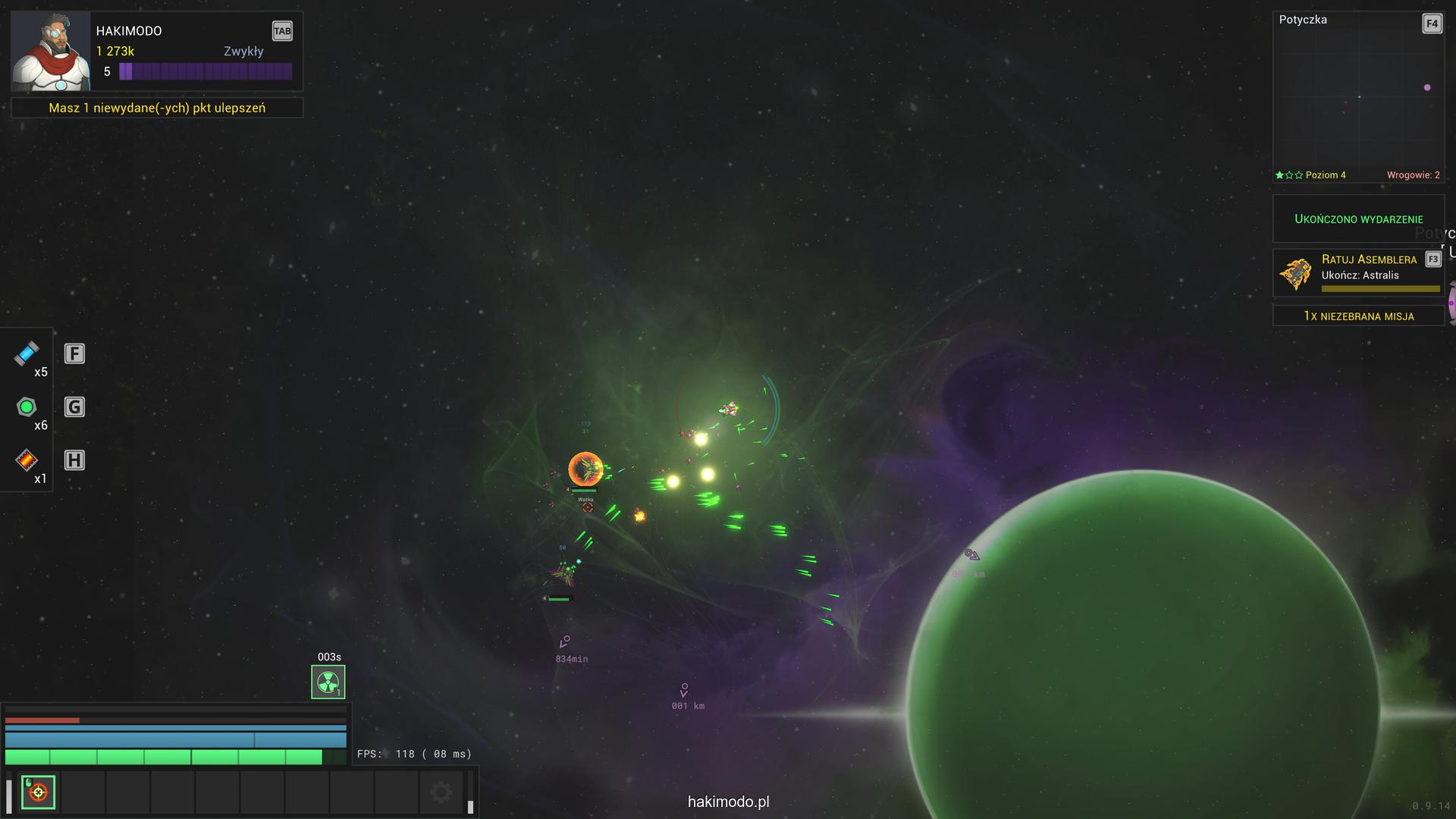Activate the targeting crosshair hotbar slot
This screenshot has height=819, width=1456.
tap(38, 792)
